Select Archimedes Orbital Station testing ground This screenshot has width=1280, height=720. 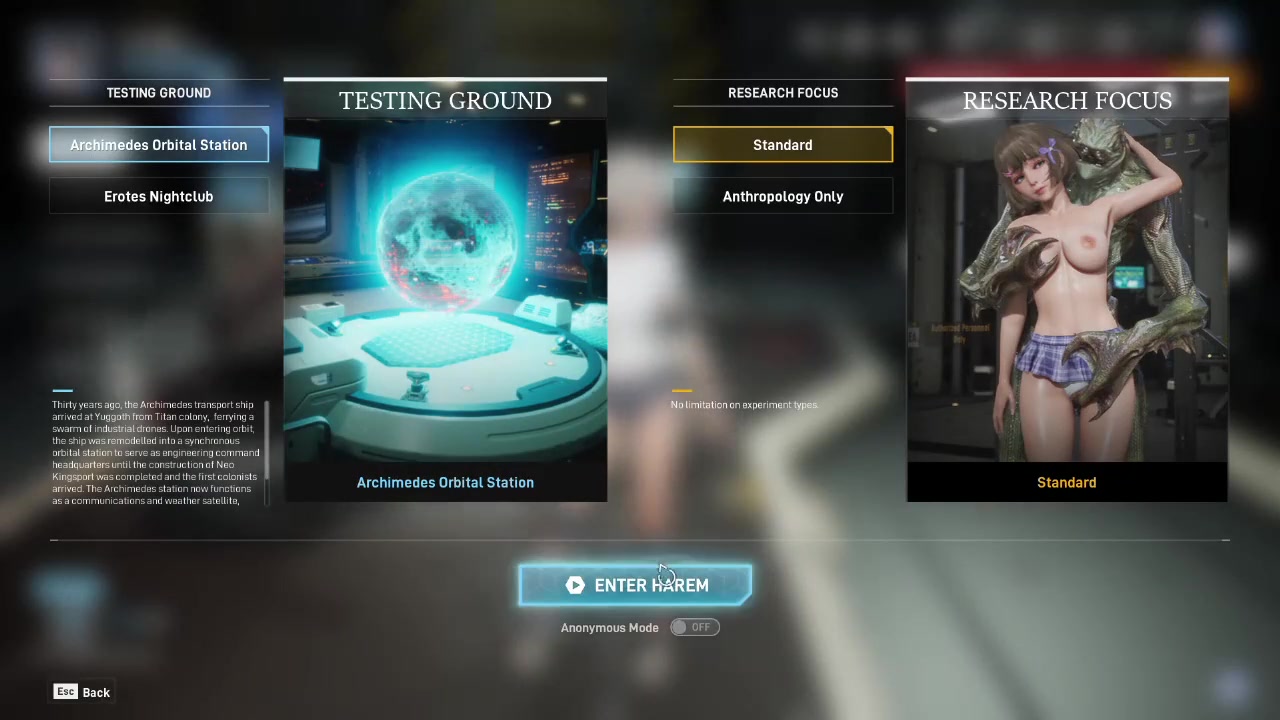tap(159, 145)
